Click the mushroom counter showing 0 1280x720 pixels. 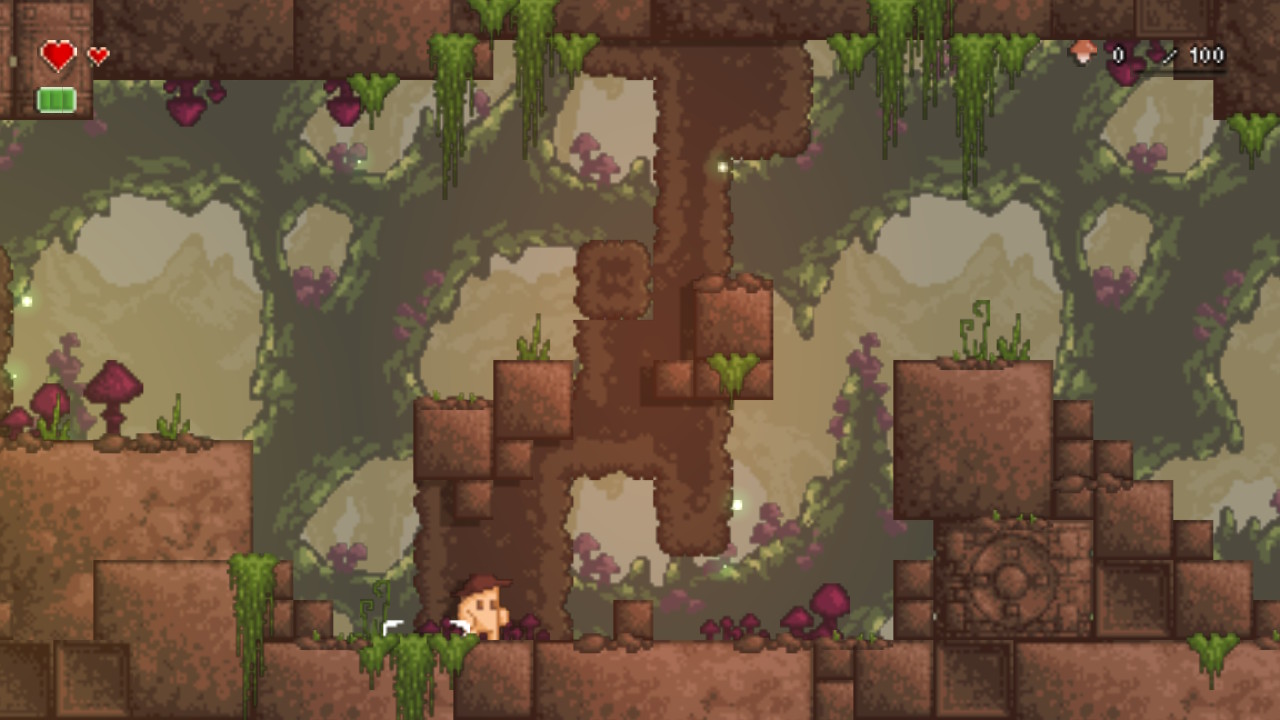coord(1118,55)
